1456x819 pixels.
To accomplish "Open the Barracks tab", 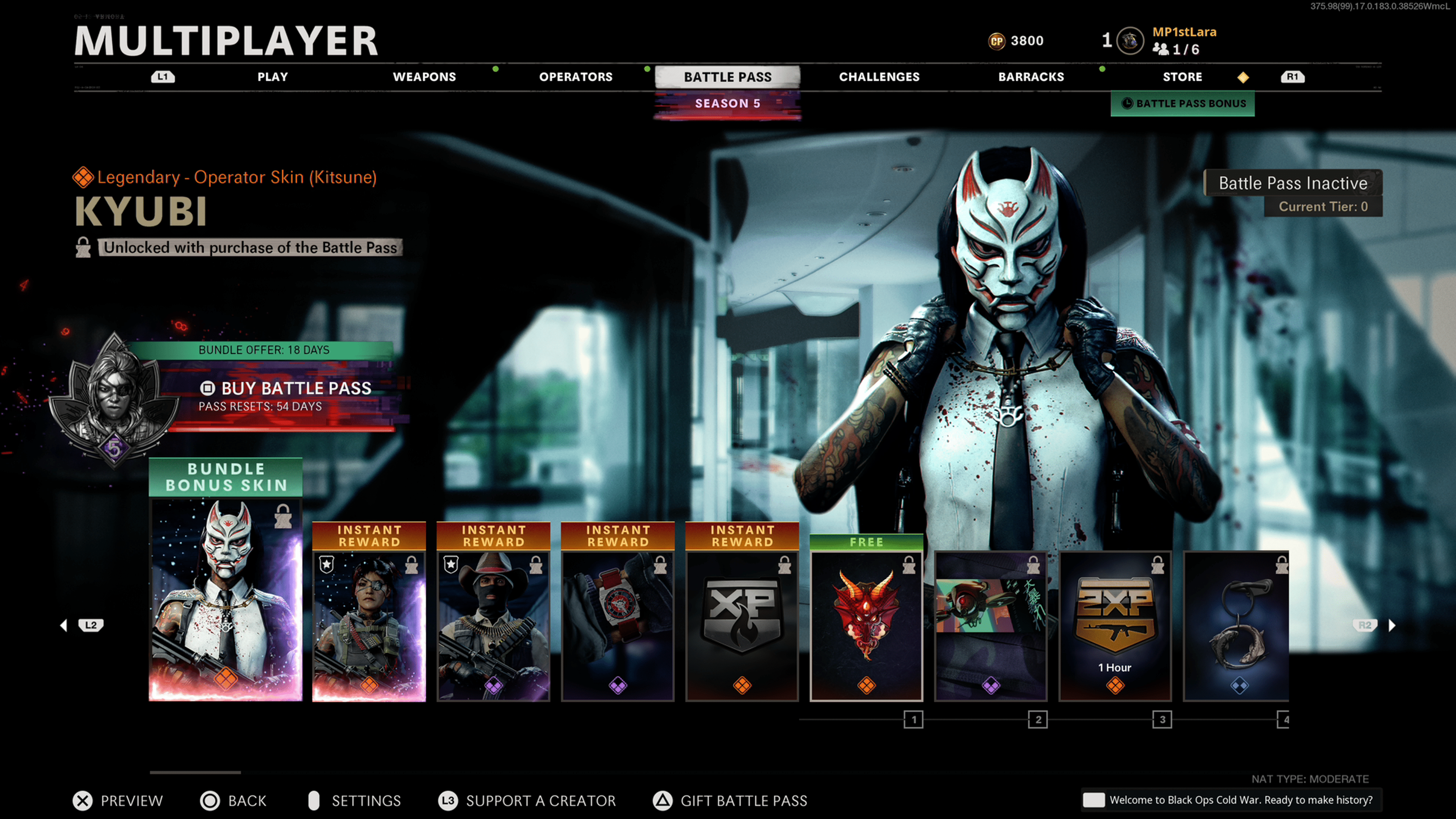I will (1031, 77).
